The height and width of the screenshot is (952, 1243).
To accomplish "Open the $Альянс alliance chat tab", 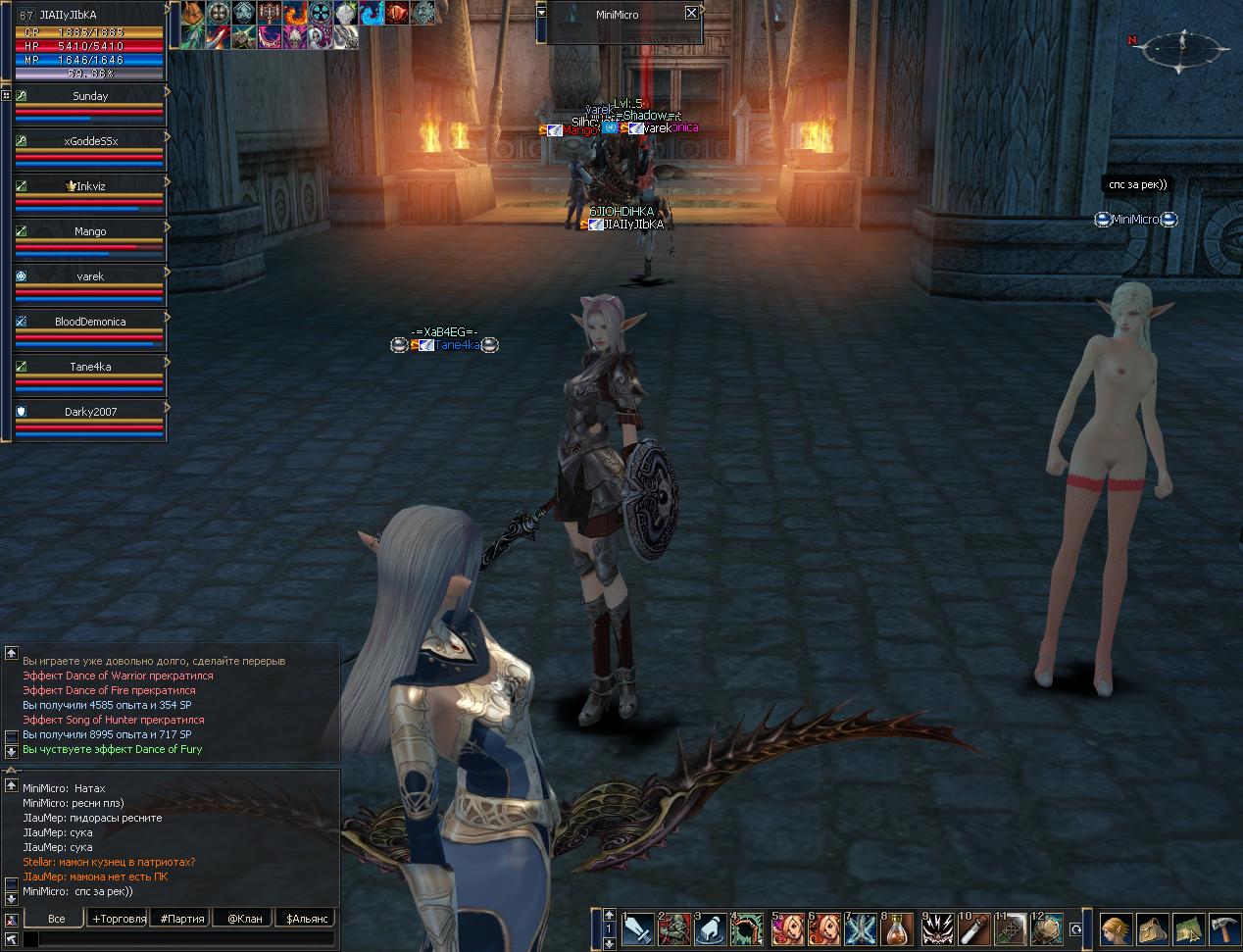I will (307, 919).
